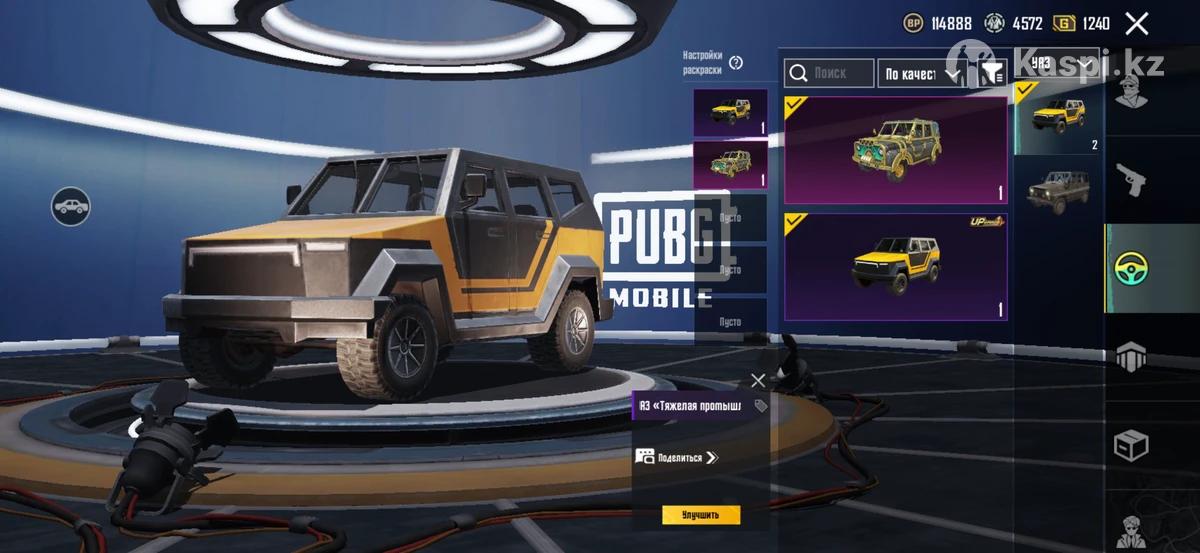
Task: Open the help icon beside Настройки раскраски
Action: pyautogui.click(x=736, y=63)
